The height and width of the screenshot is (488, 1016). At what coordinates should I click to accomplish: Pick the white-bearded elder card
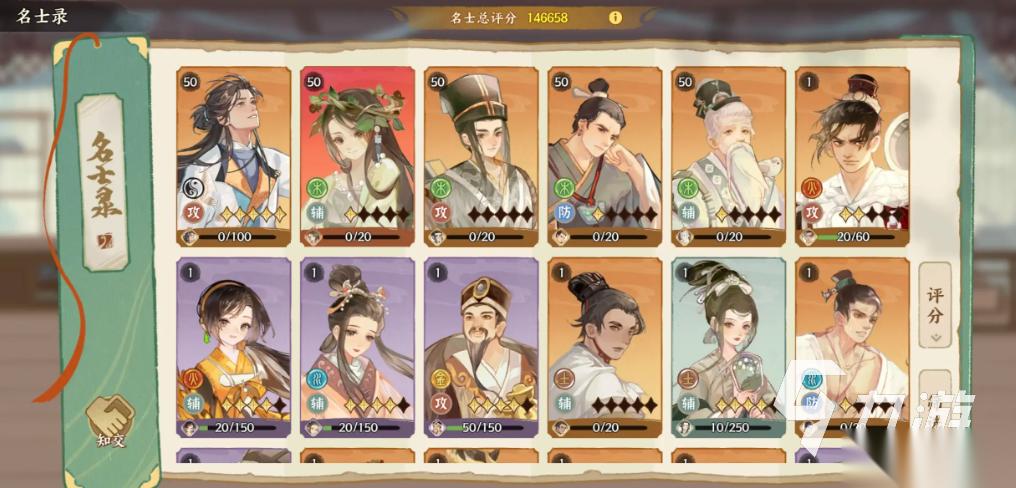click(x=728, y=155)
